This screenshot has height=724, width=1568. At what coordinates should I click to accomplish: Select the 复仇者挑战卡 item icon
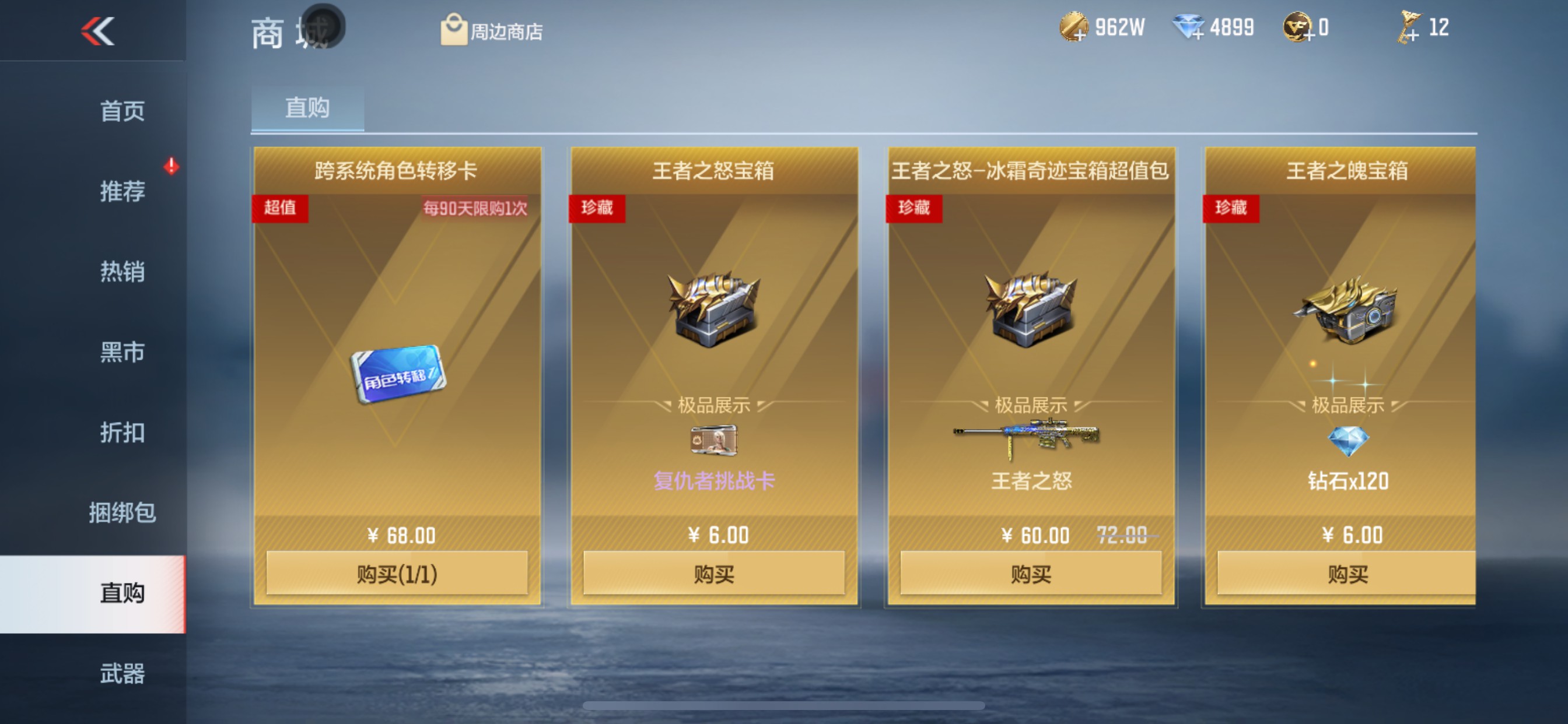[x=714, y=441]
